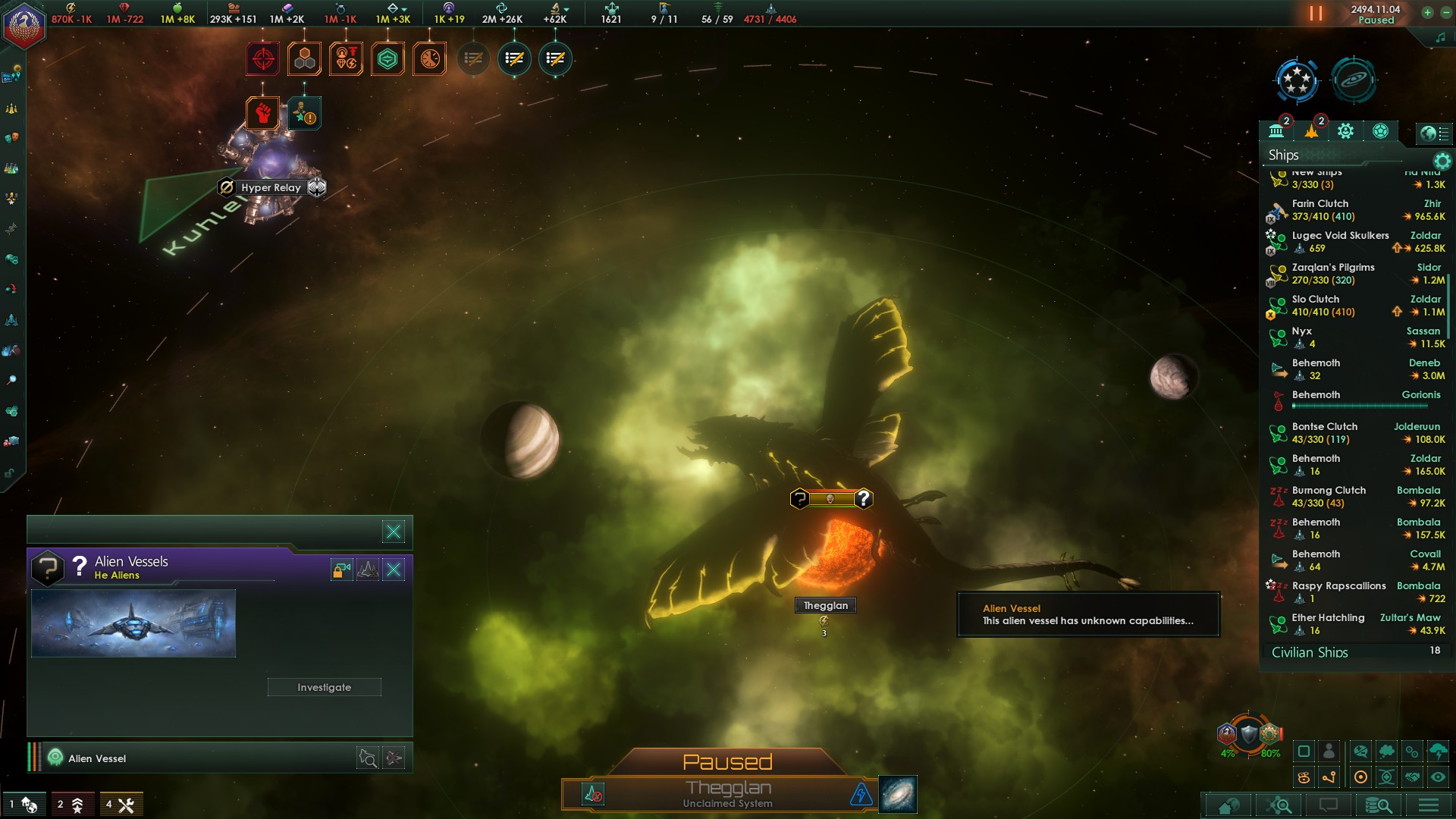Close the Alien Vessels panel
The image size is (1456, 819).
pyautogui.click(x=394, y=570)
